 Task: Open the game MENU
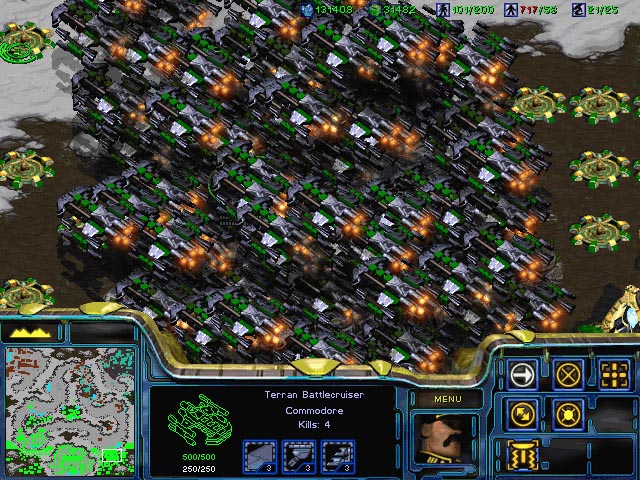coord(446,399)
